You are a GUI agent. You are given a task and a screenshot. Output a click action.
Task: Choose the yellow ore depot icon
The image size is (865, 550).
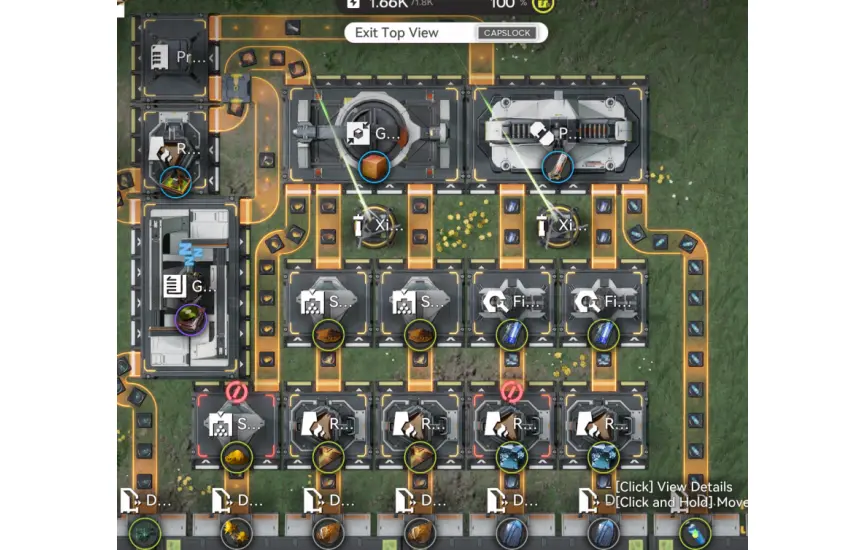tap(236, 532)
